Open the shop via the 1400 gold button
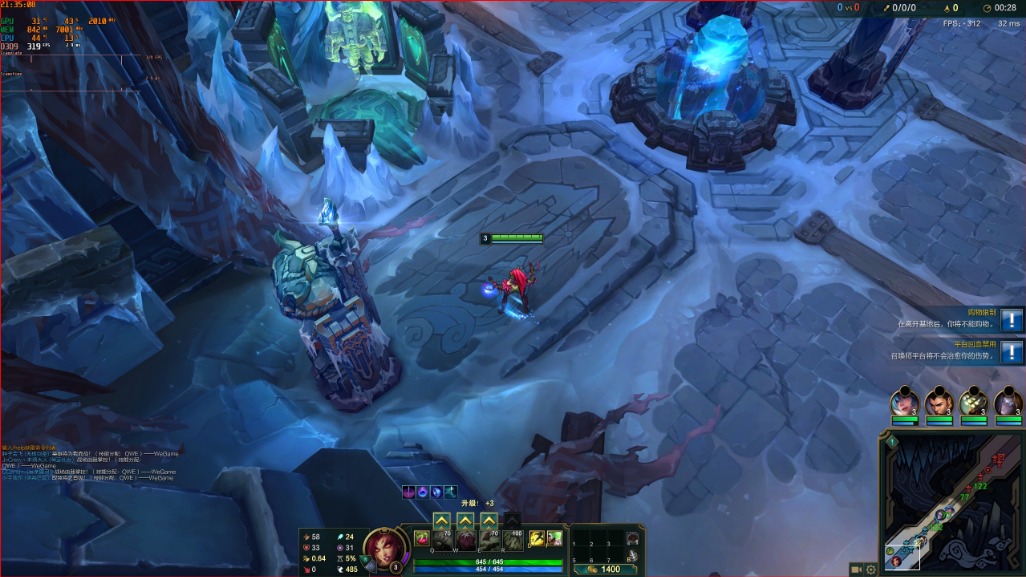This screenshot has height=577, width=1026. tap(604, 569)
